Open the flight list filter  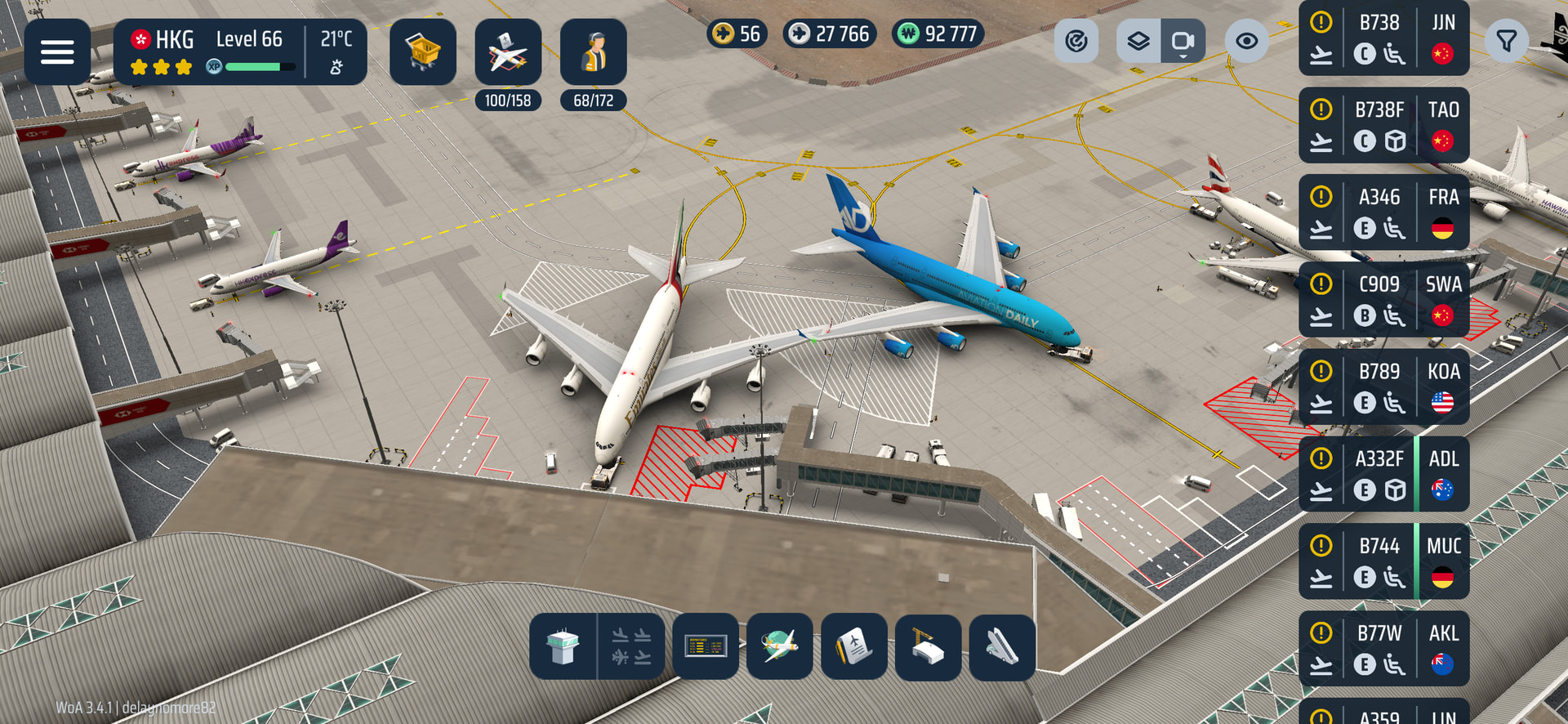tap(1506, 41)
